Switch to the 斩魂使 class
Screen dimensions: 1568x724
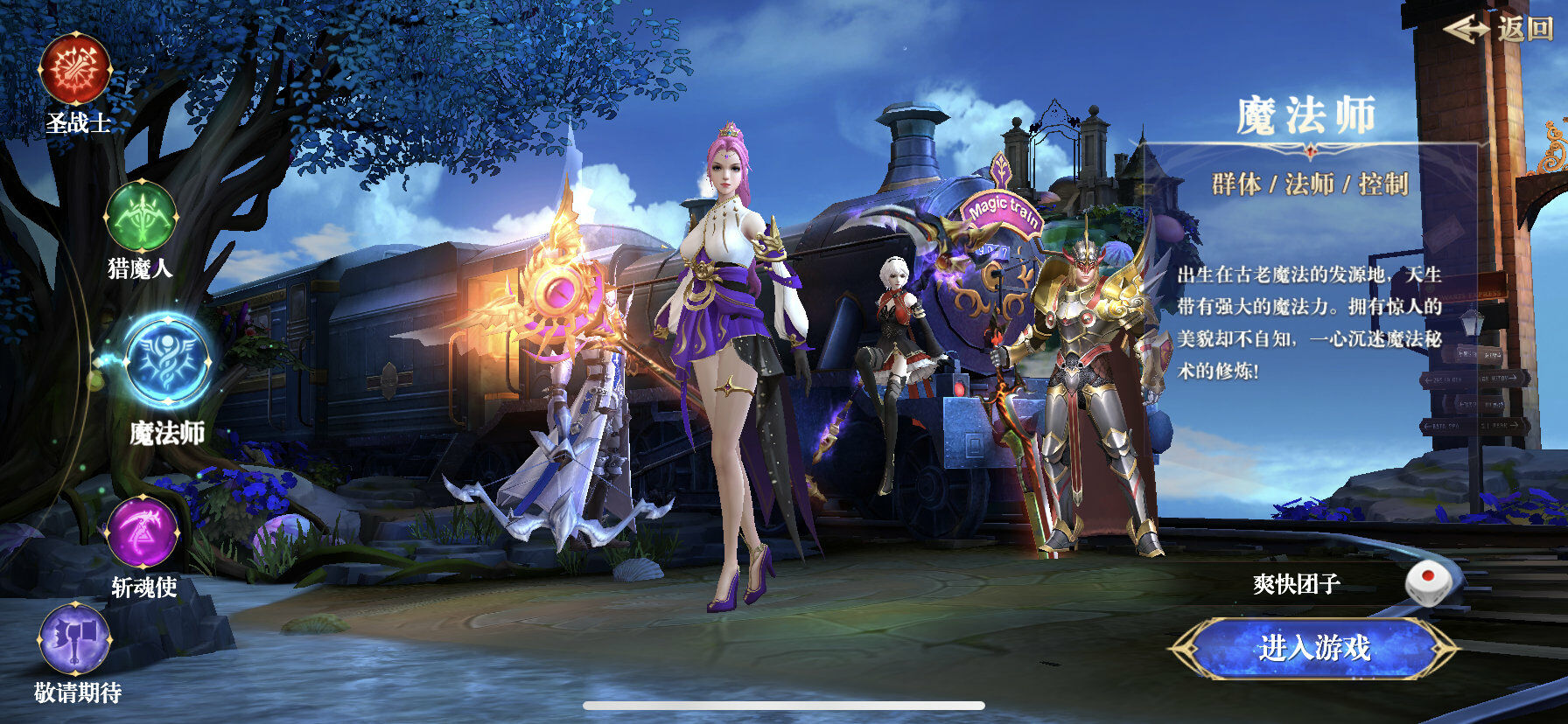click(143, 533)
